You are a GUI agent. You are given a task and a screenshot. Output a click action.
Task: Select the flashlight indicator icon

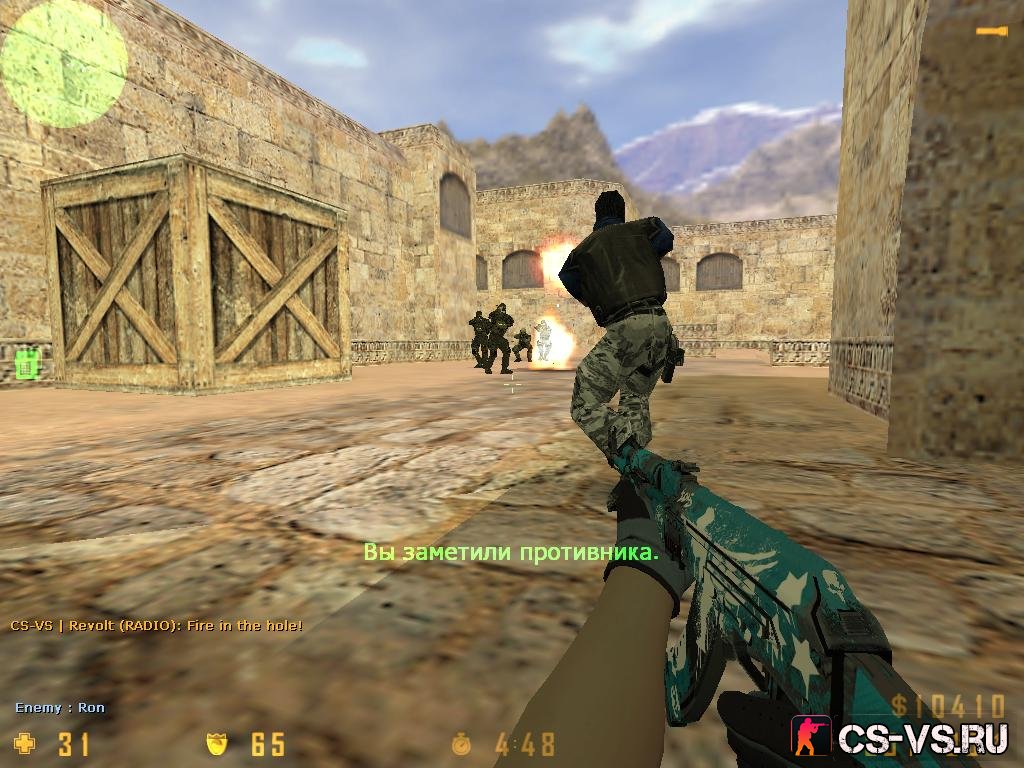tap(991, 33)
